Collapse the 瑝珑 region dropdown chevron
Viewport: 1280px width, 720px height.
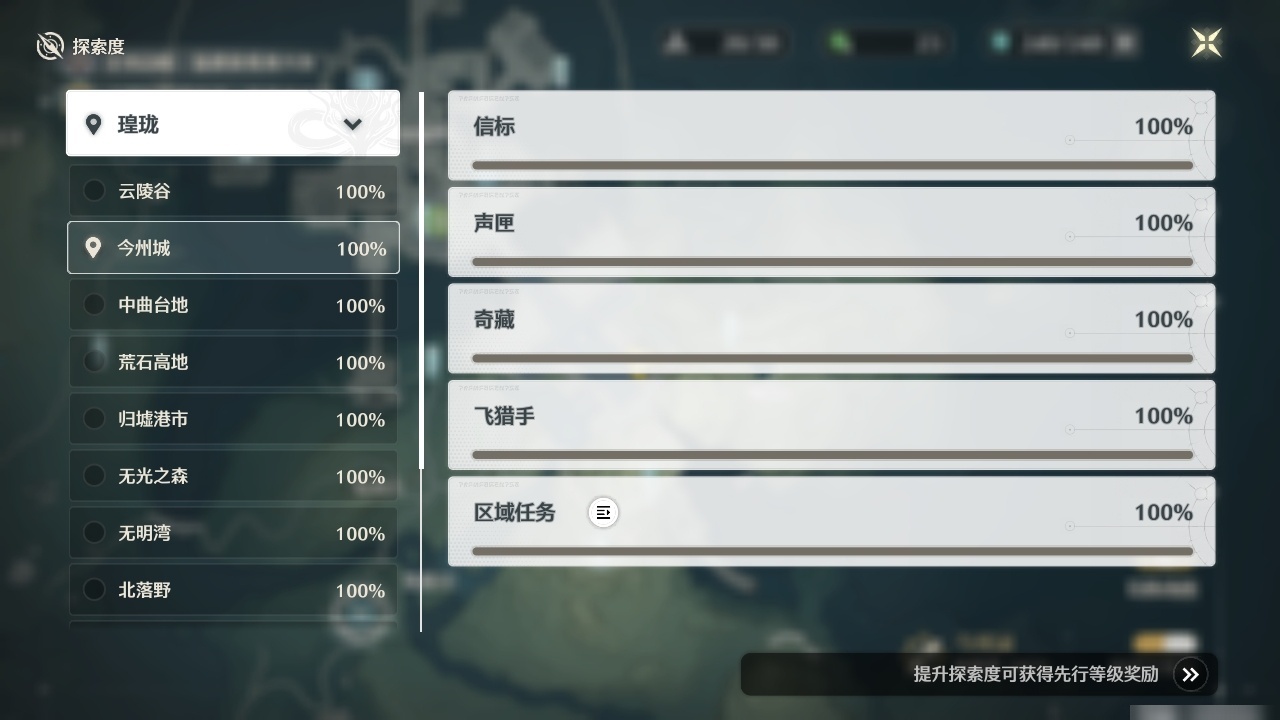tap(352, 124)
